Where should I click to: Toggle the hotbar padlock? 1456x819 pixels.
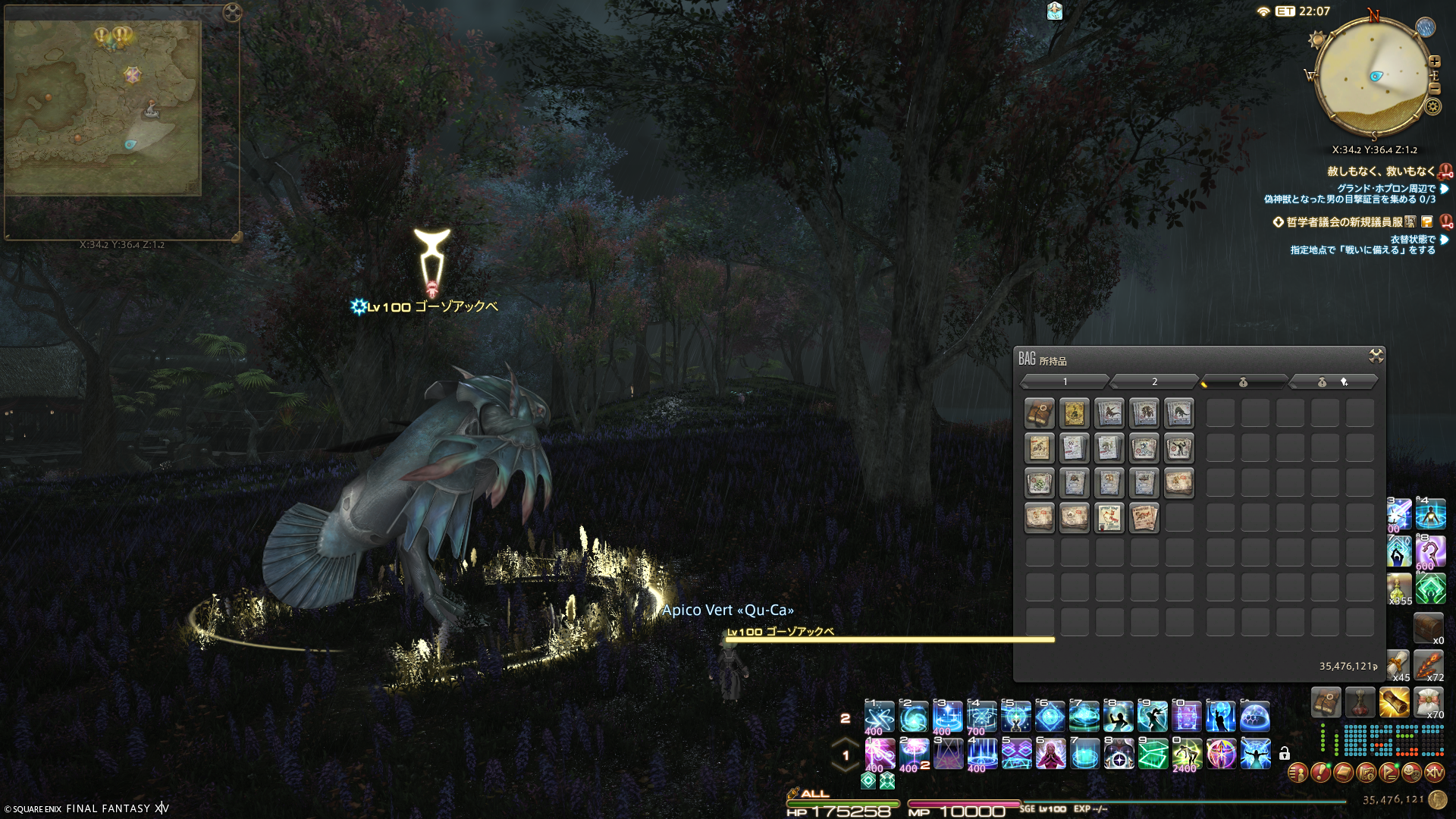(x=1285, y=754)
